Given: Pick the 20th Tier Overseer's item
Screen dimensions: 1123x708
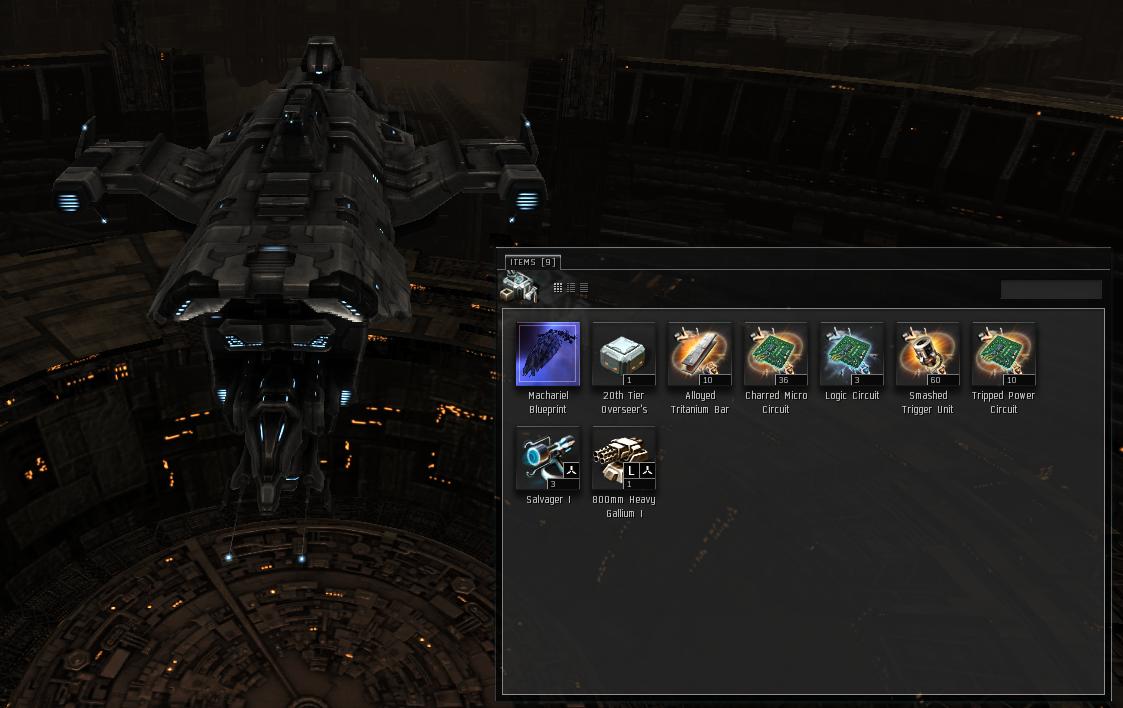Looking at the screenshot, I should 624,354.
